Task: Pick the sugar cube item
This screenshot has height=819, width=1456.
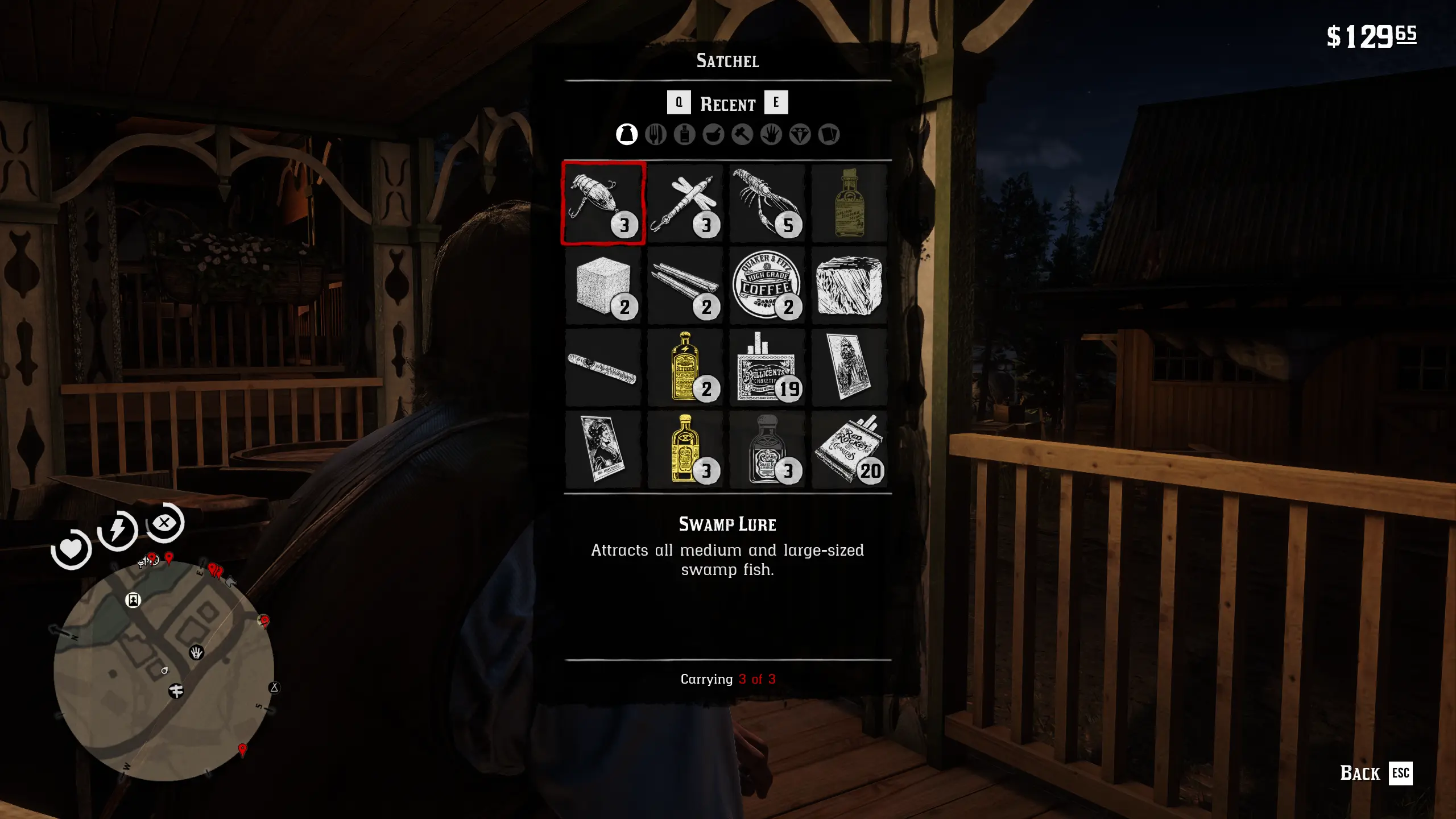Action: point(603,286)
